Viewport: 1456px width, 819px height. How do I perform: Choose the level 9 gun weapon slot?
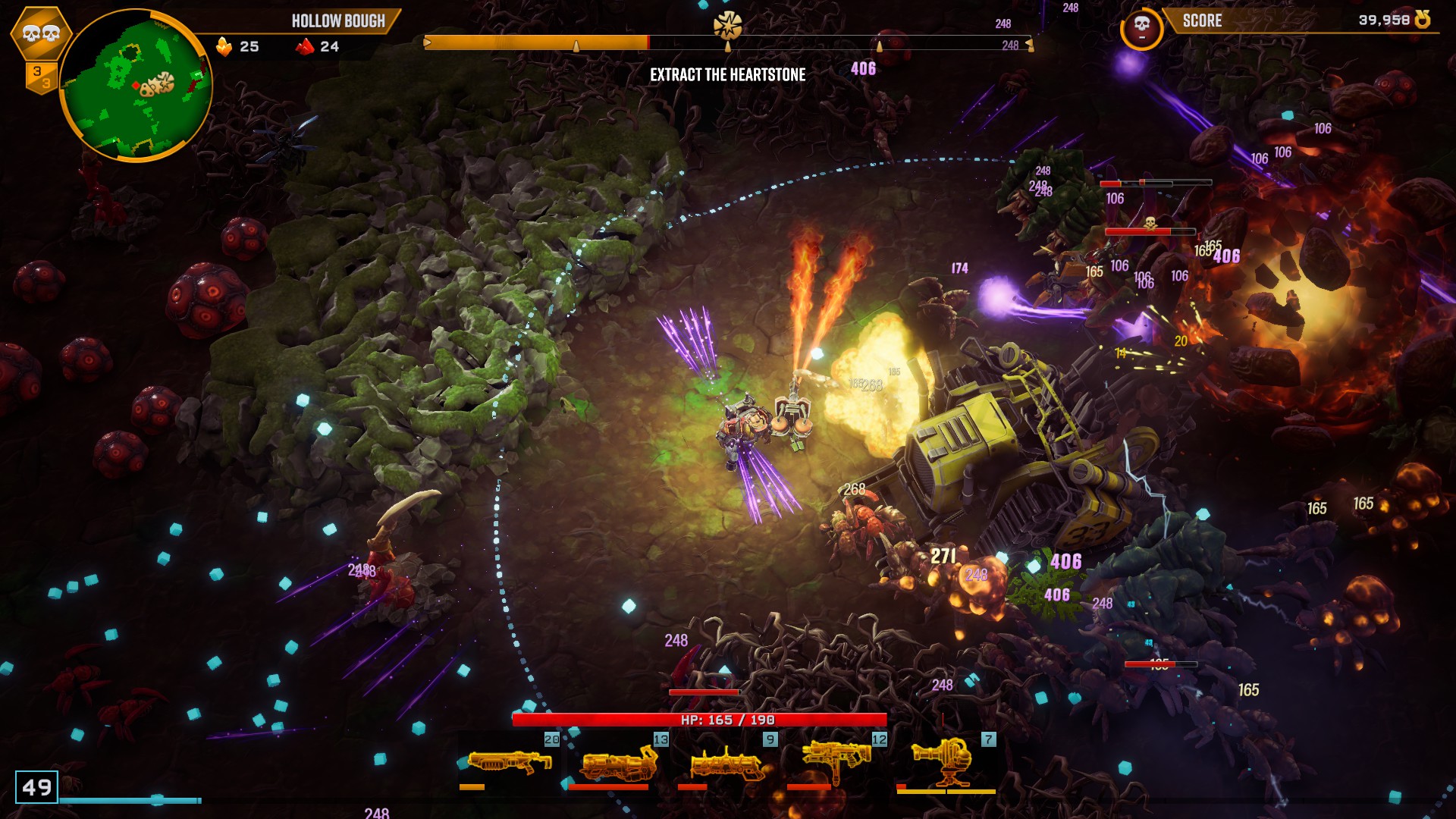727,762
